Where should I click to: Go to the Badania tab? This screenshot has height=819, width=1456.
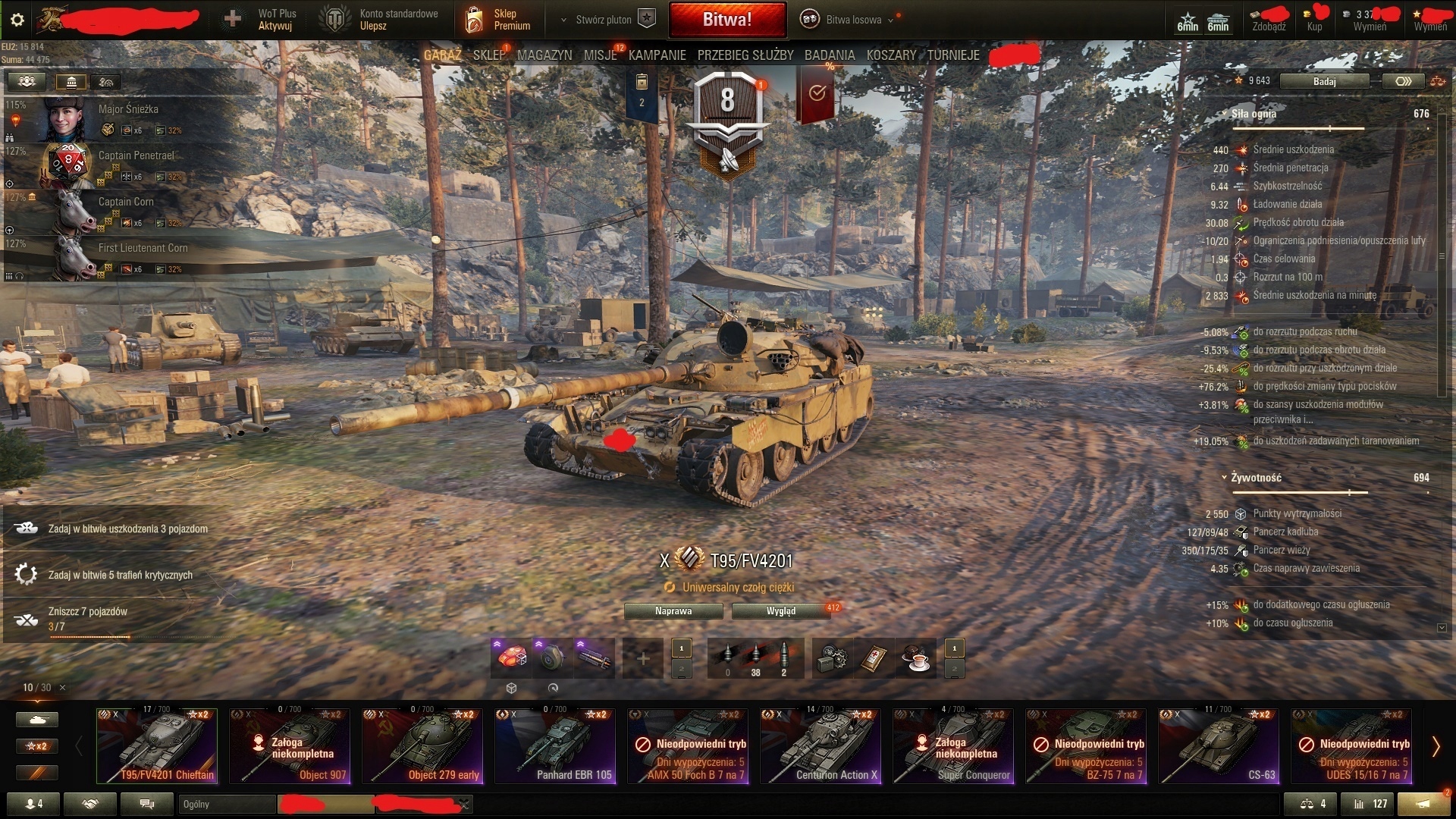(x=829, y=55)
